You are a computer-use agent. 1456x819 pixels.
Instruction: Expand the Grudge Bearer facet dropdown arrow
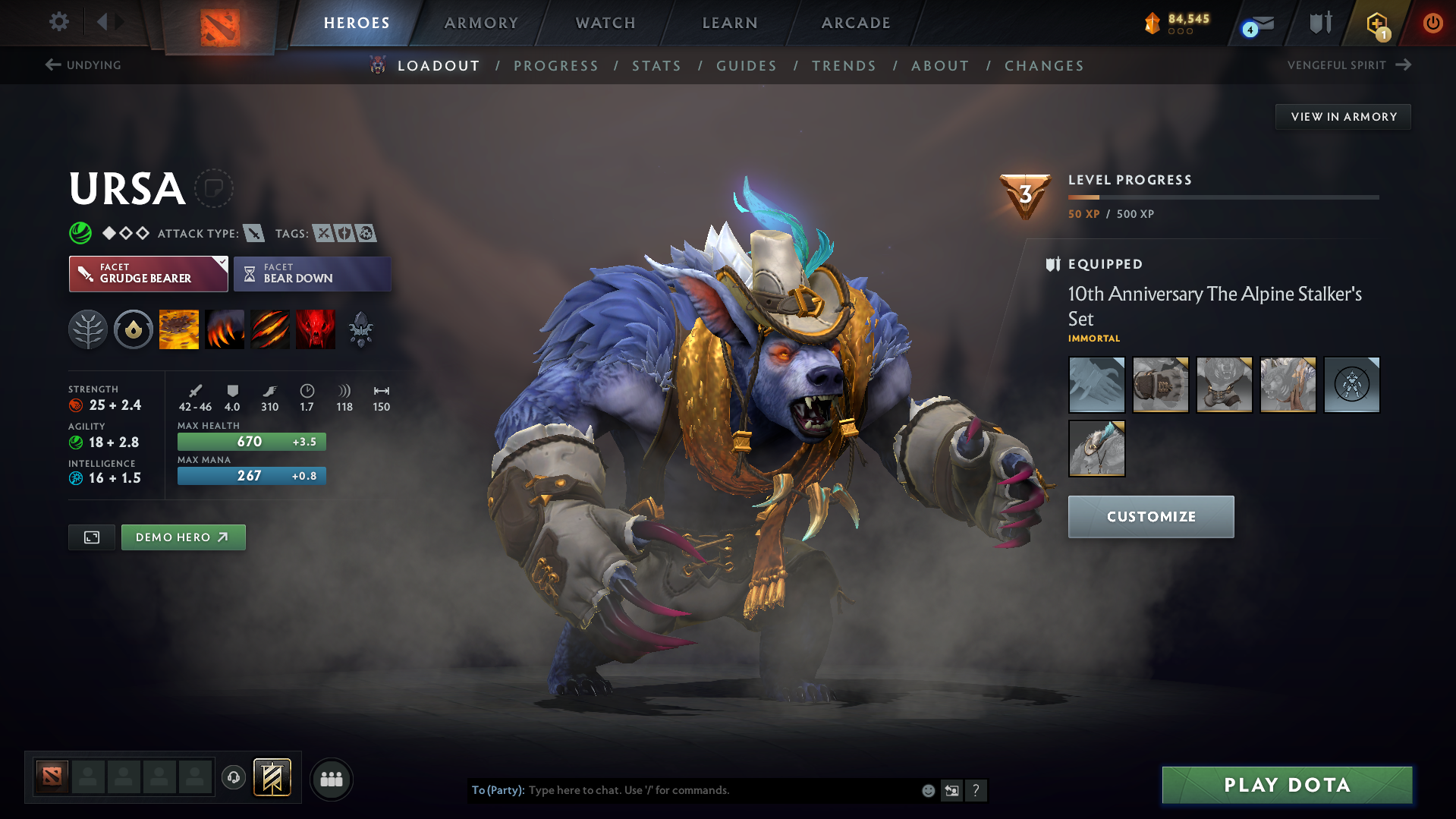pos(221,262)
